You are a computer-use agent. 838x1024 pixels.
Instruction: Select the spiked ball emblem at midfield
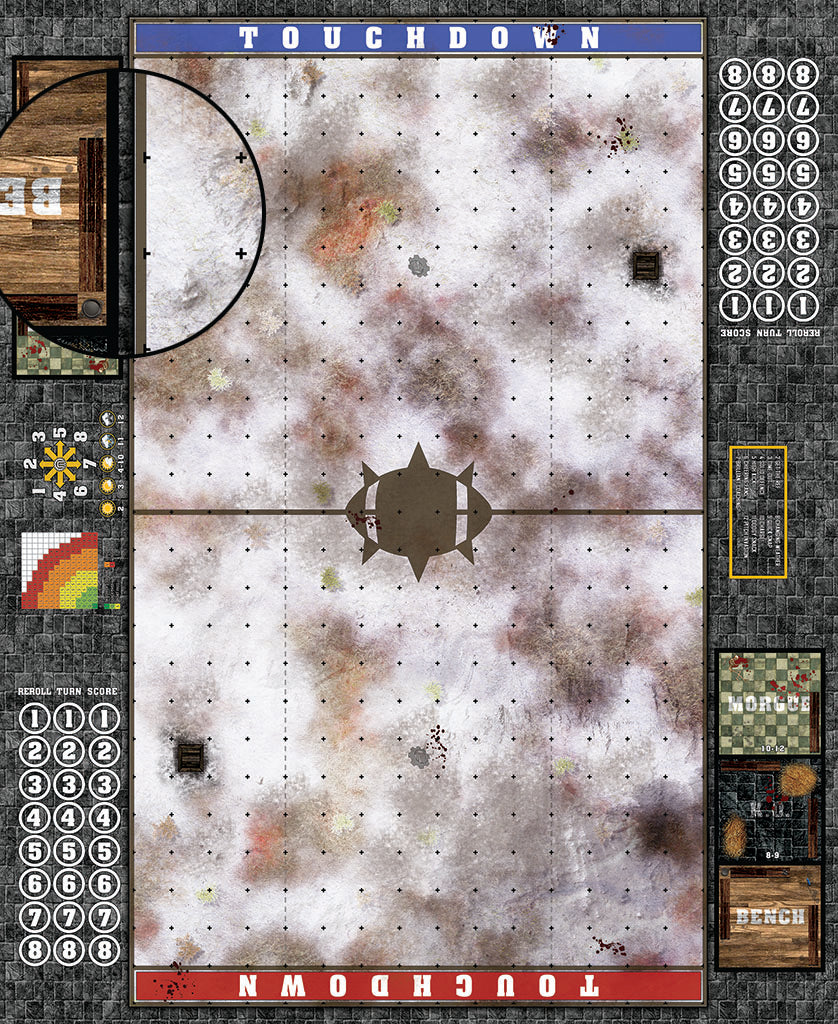click(419, 511)
